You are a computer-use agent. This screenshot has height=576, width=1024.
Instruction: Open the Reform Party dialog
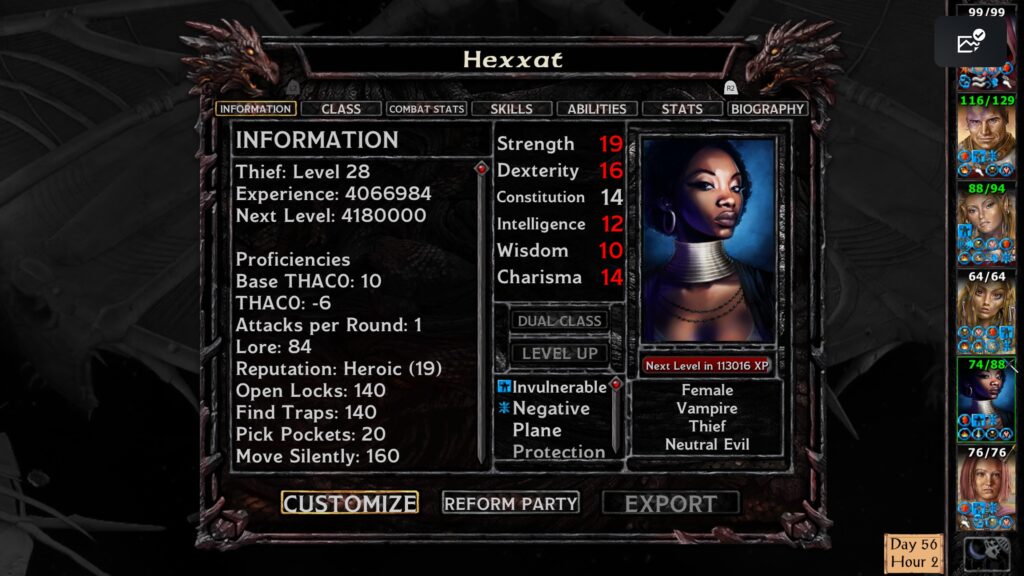[x=511, y=503]
